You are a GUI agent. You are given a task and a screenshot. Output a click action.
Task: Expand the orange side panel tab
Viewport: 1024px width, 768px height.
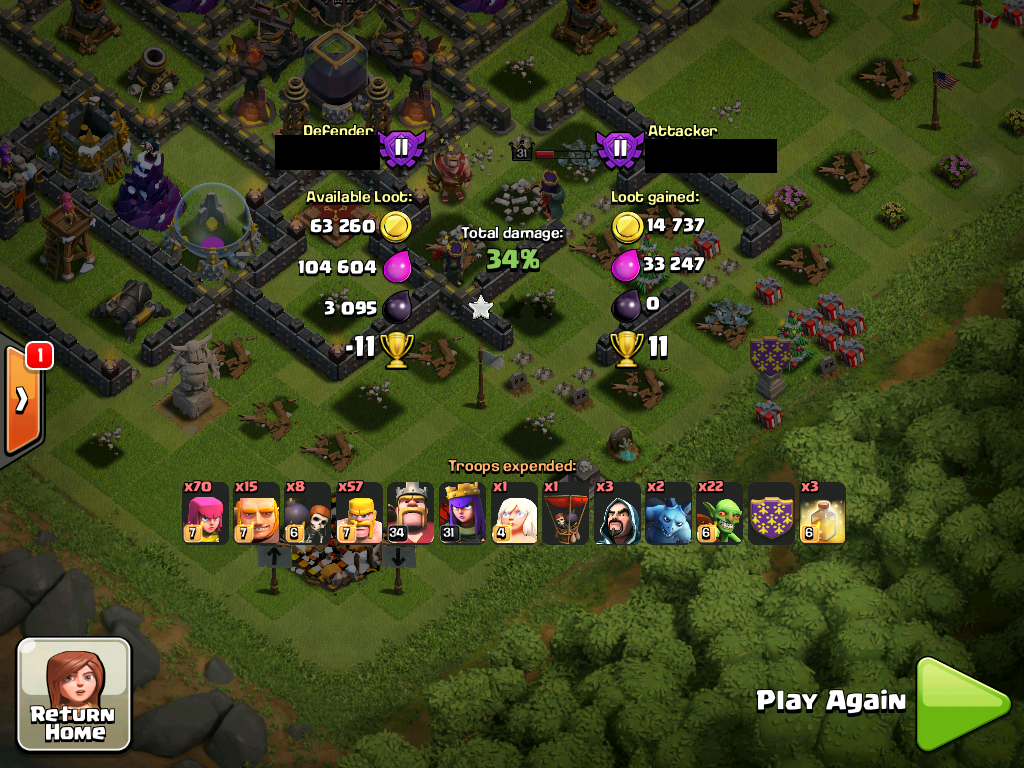click(22, 397)
